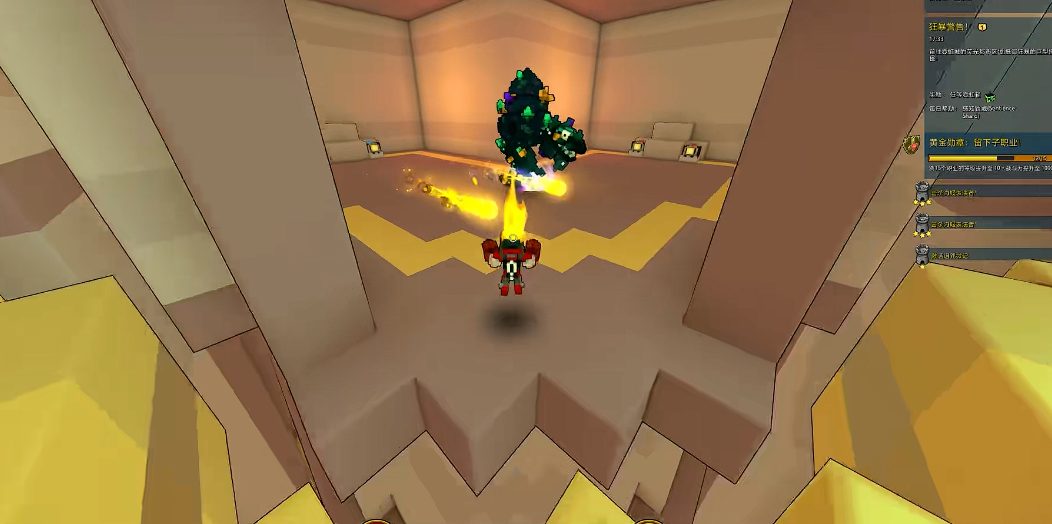Click the golden badge emblem icon
This screenshot has height=524, width=1052.
click(911, 146)
